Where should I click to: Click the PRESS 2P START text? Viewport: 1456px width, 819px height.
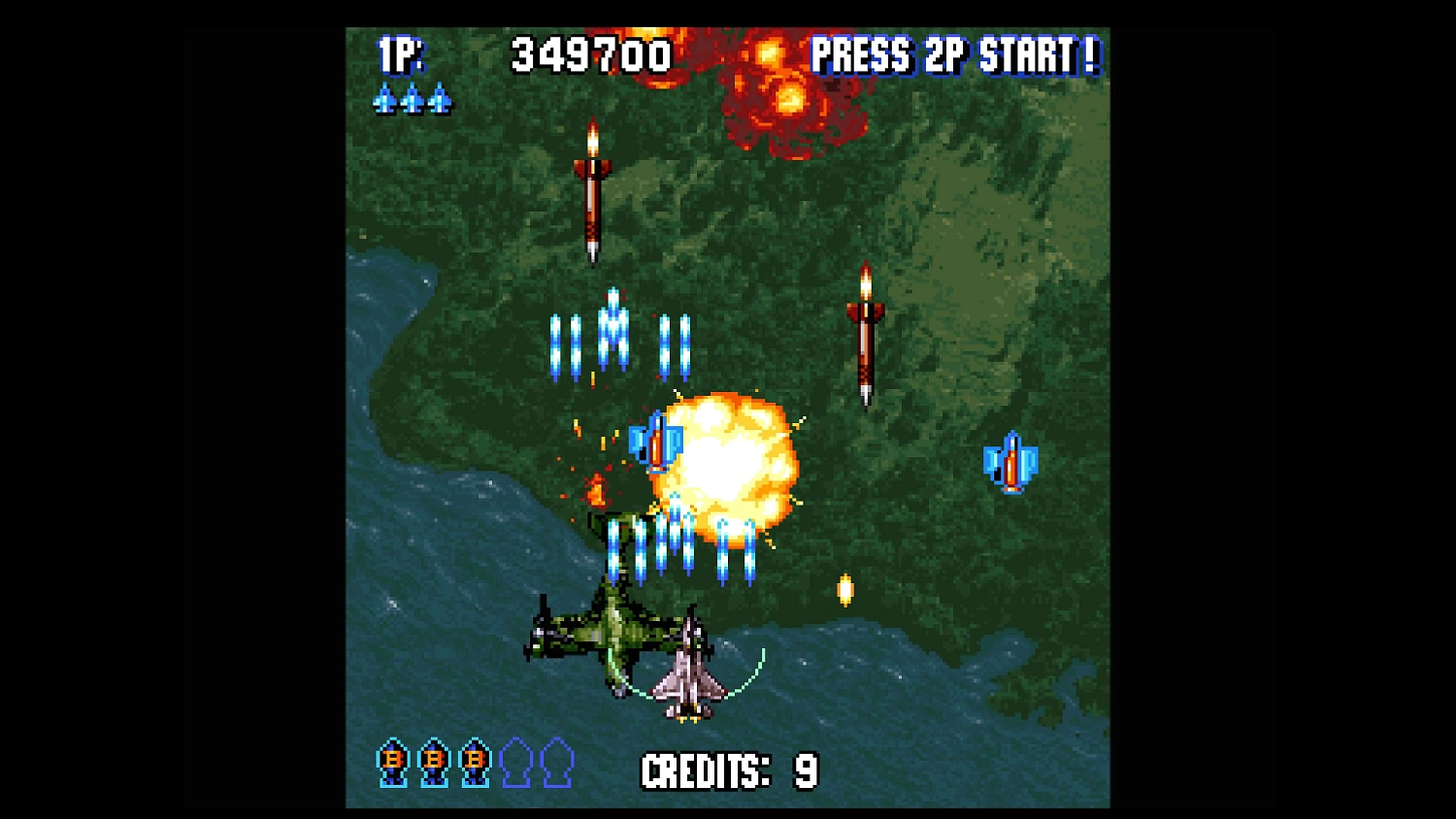click(956, 56)
